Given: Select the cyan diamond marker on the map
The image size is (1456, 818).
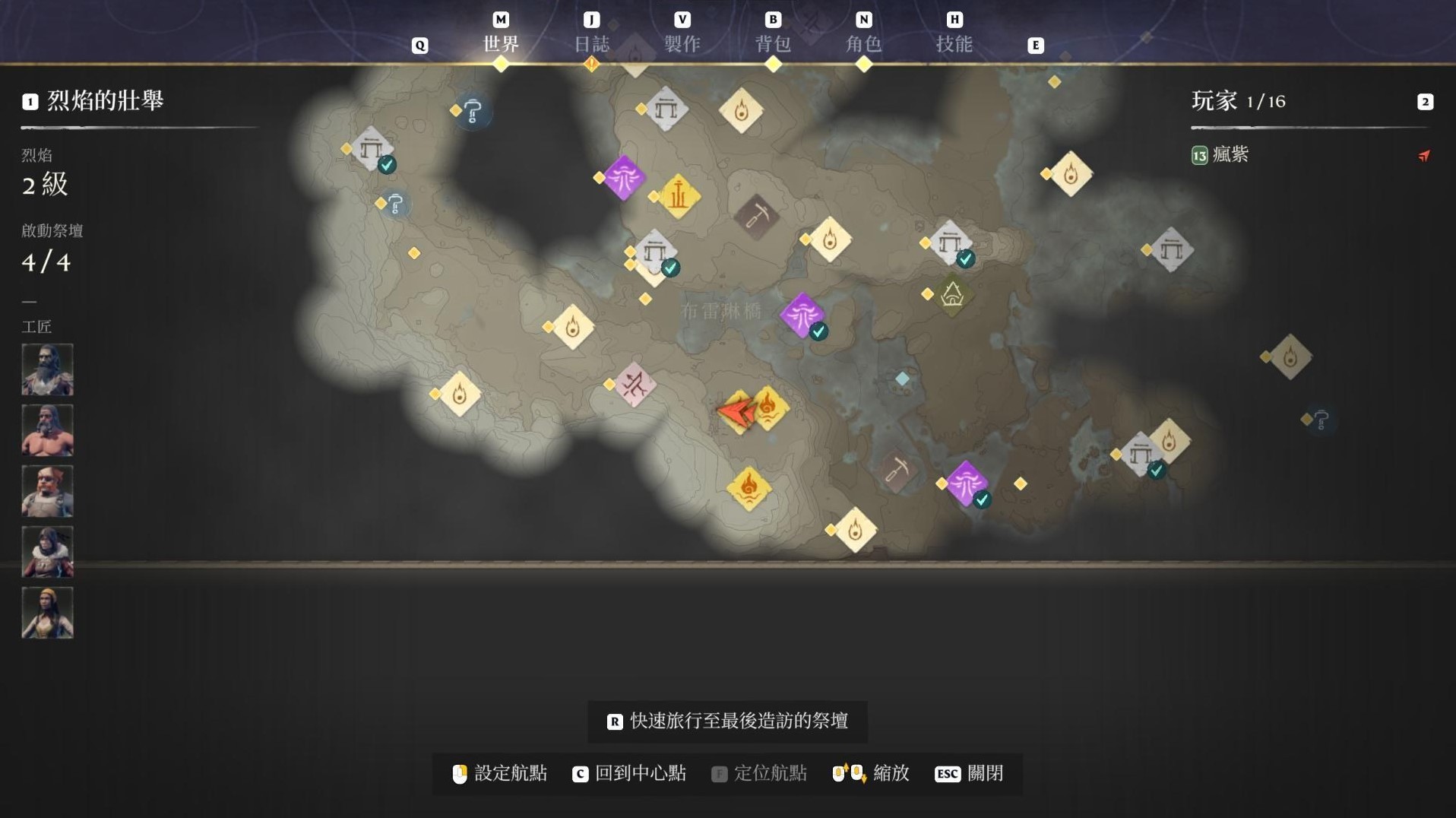Looking at the screenshot, I should tap(901, 376).
